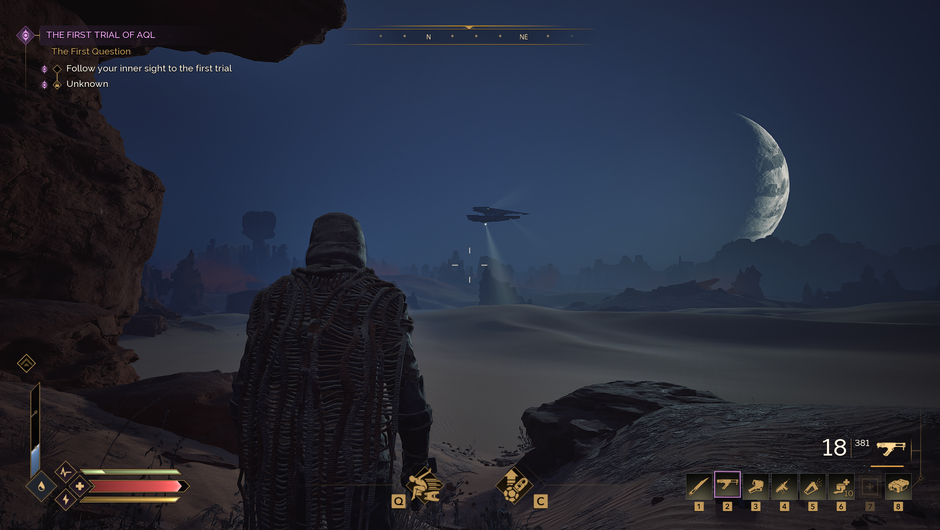The width and height of the screenshot is (940, 530).
Task: Activate the sprinting figure ability icon
Action: (427, 484)
